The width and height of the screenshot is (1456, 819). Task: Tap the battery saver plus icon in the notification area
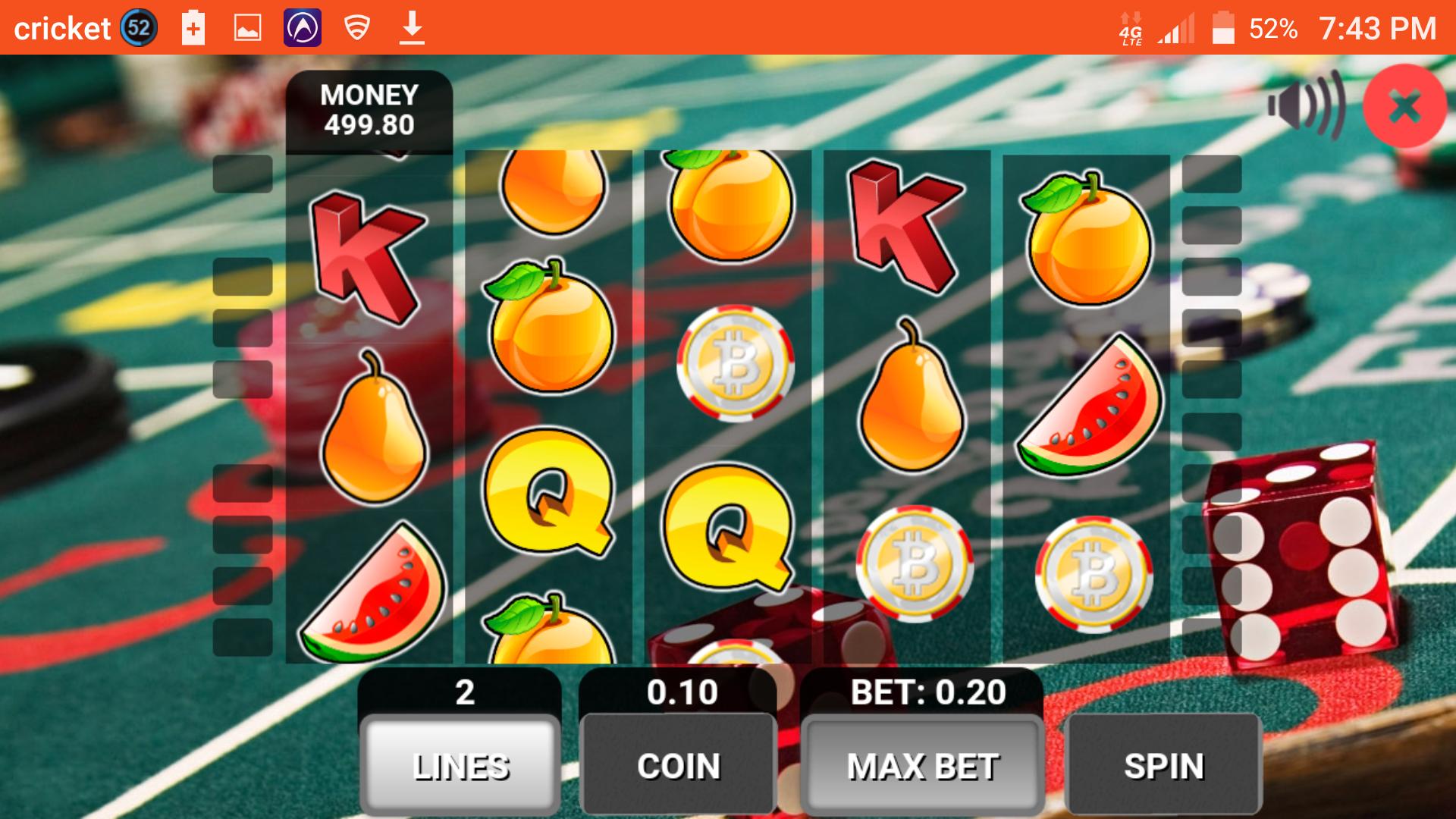[x=192, y=27]
